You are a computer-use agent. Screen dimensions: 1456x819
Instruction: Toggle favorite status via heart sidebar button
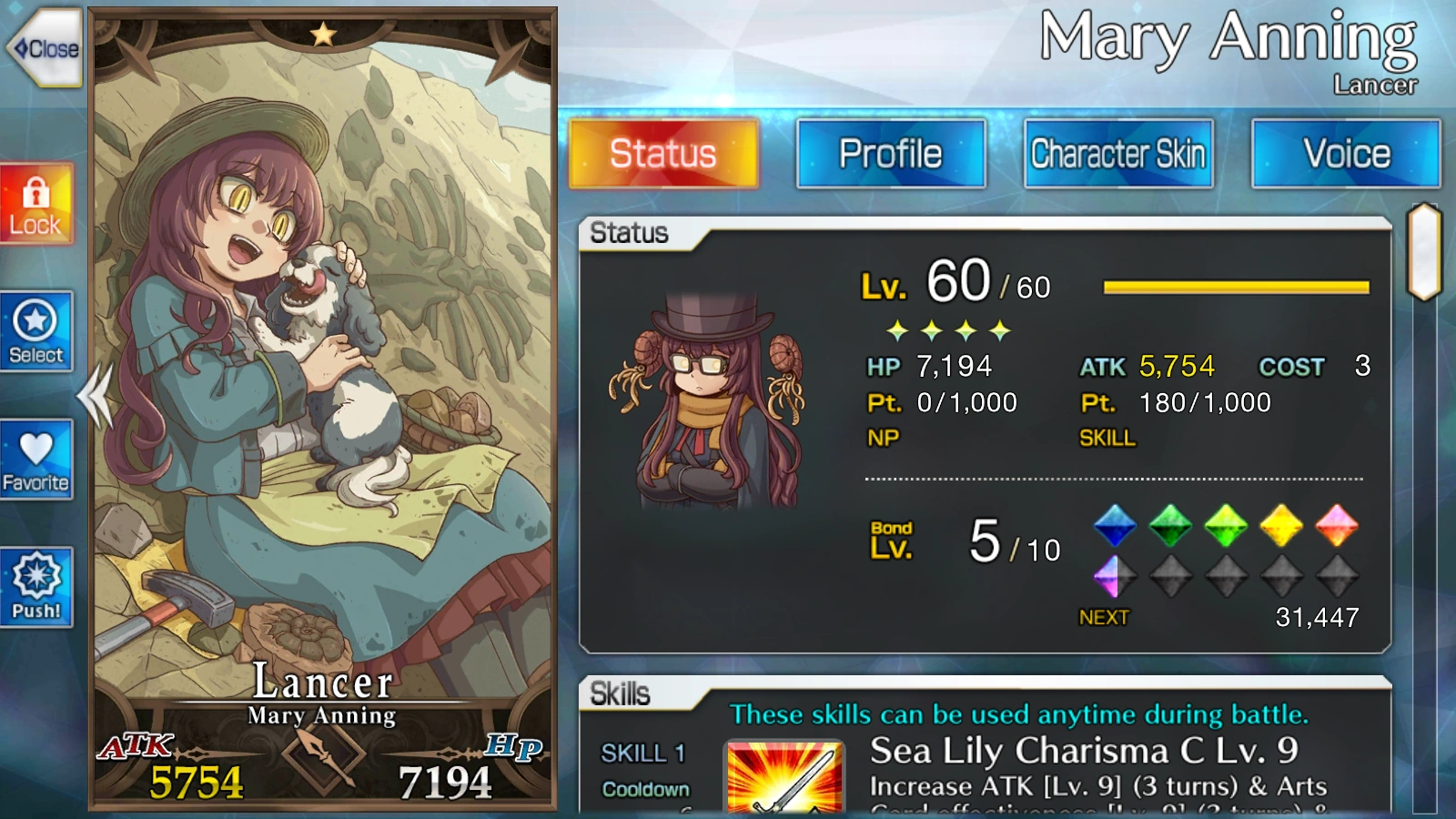pyautogui.click(x=36, y=460)
